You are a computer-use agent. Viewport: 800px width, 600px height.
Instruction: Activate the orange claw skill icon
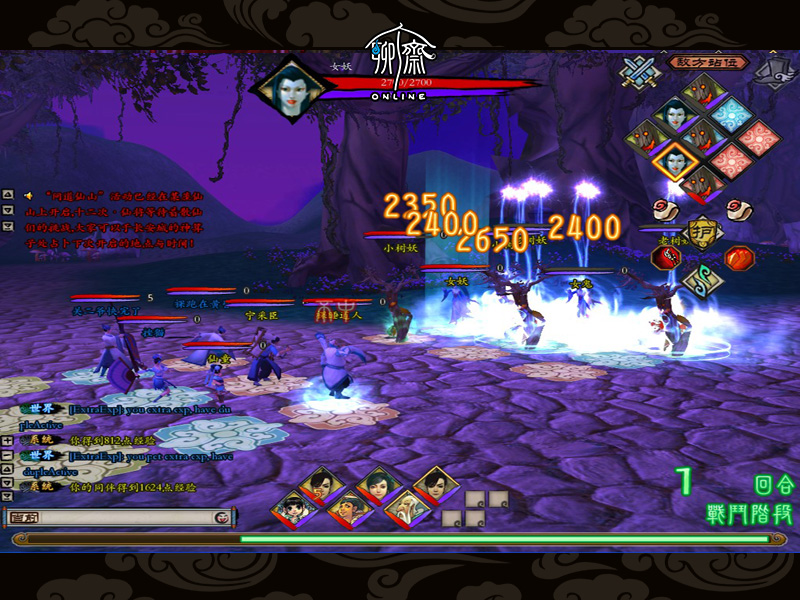739,258
